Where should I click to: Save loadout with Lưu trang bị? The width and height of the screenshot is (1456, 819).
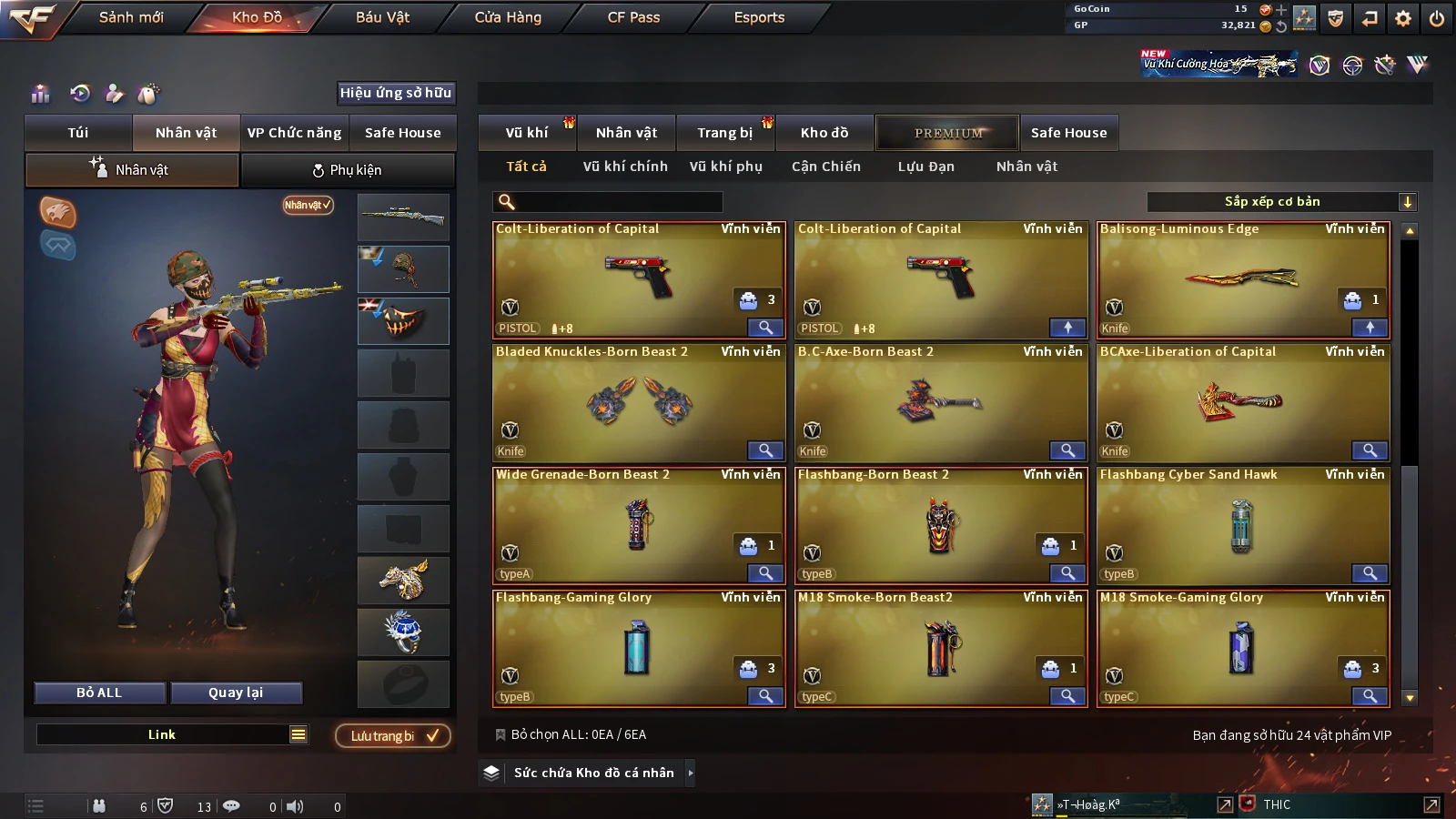click(393, 736)
